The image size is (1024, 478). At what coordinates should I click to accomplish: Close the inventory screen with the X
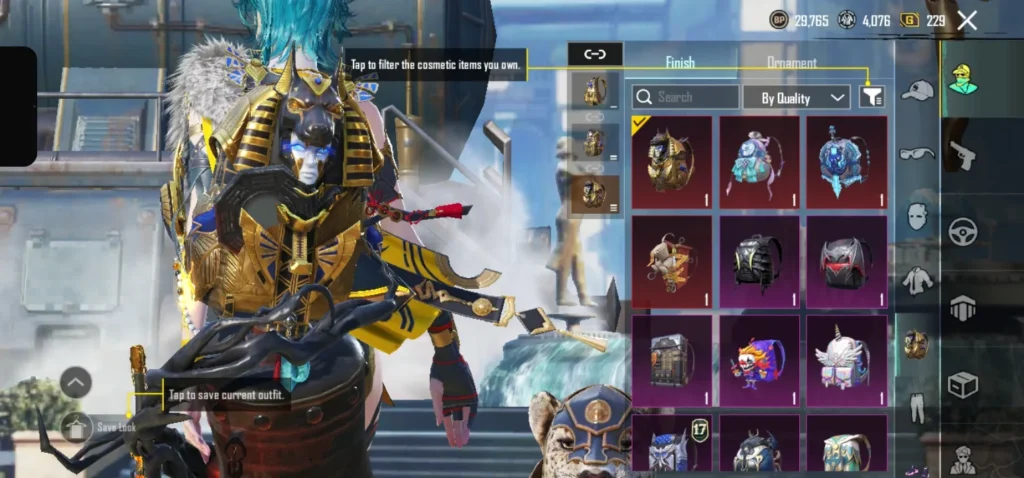pos(967,20)
